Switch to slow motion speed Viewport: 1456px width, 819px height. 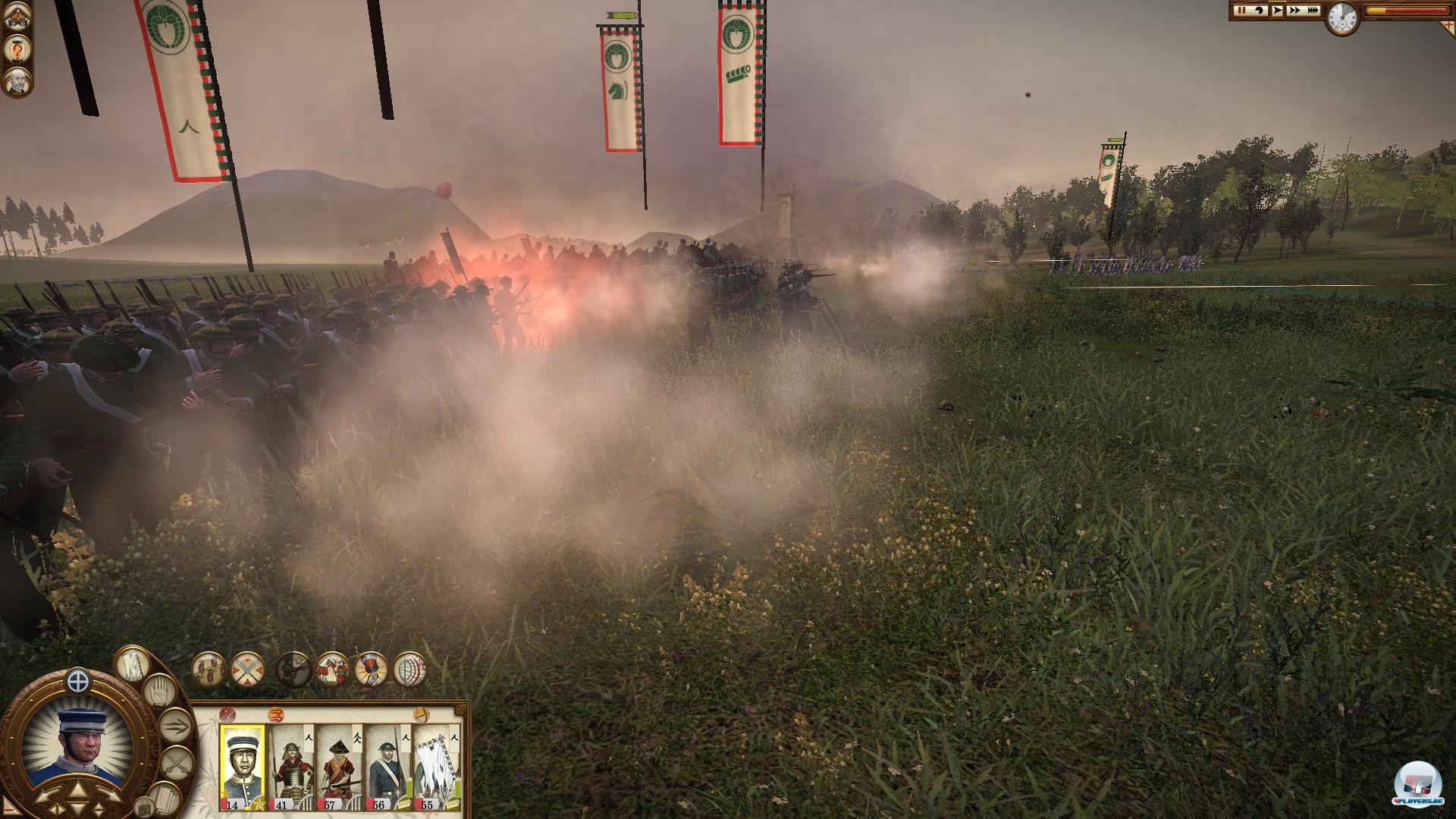click(1260, 11)
